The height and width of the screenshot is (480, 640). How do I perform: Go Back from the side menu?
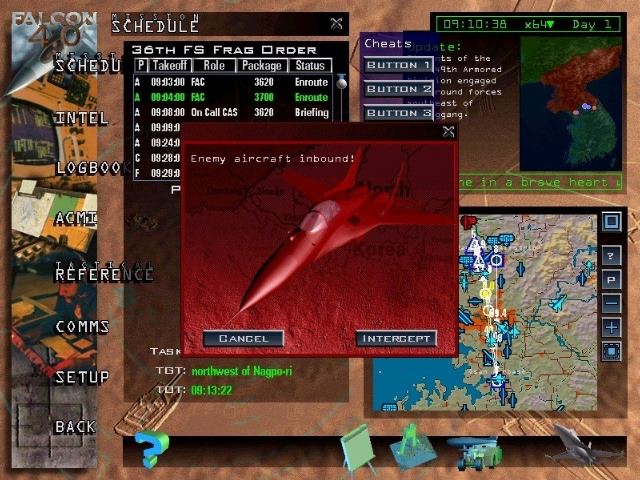coord(75,427)
